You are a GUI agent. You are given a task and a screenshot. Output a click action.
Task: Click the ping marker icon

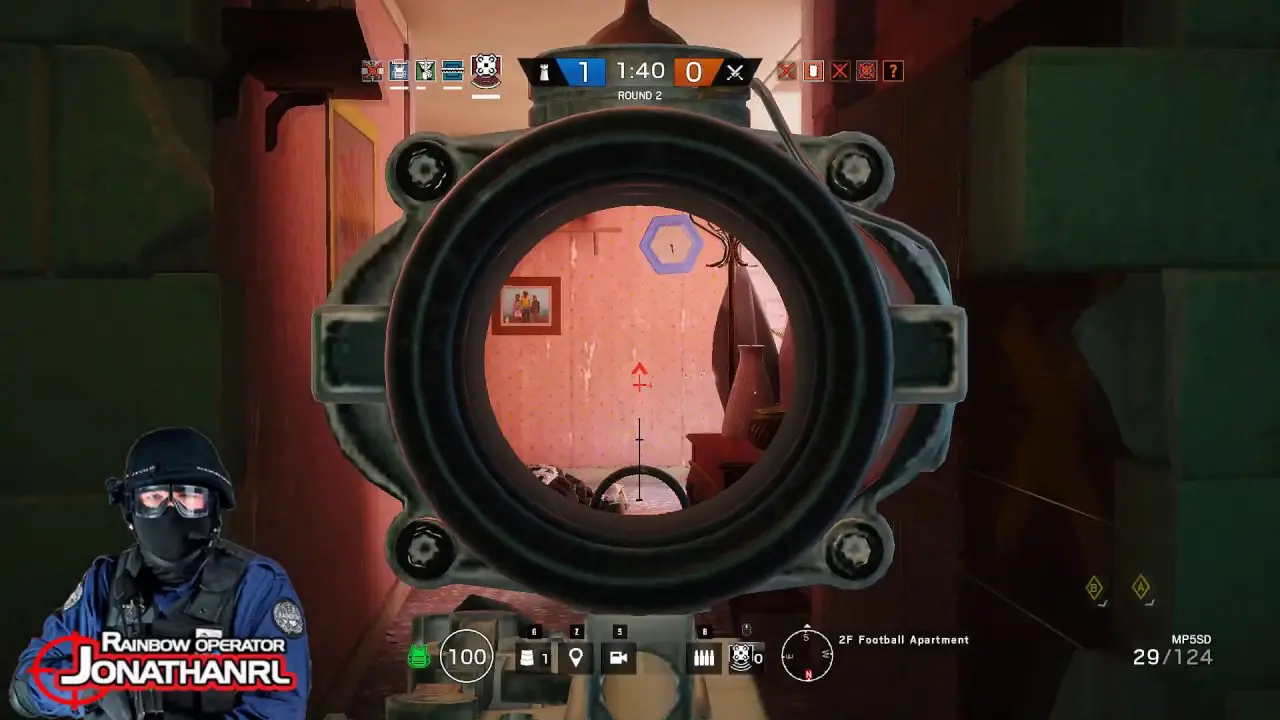577,657
